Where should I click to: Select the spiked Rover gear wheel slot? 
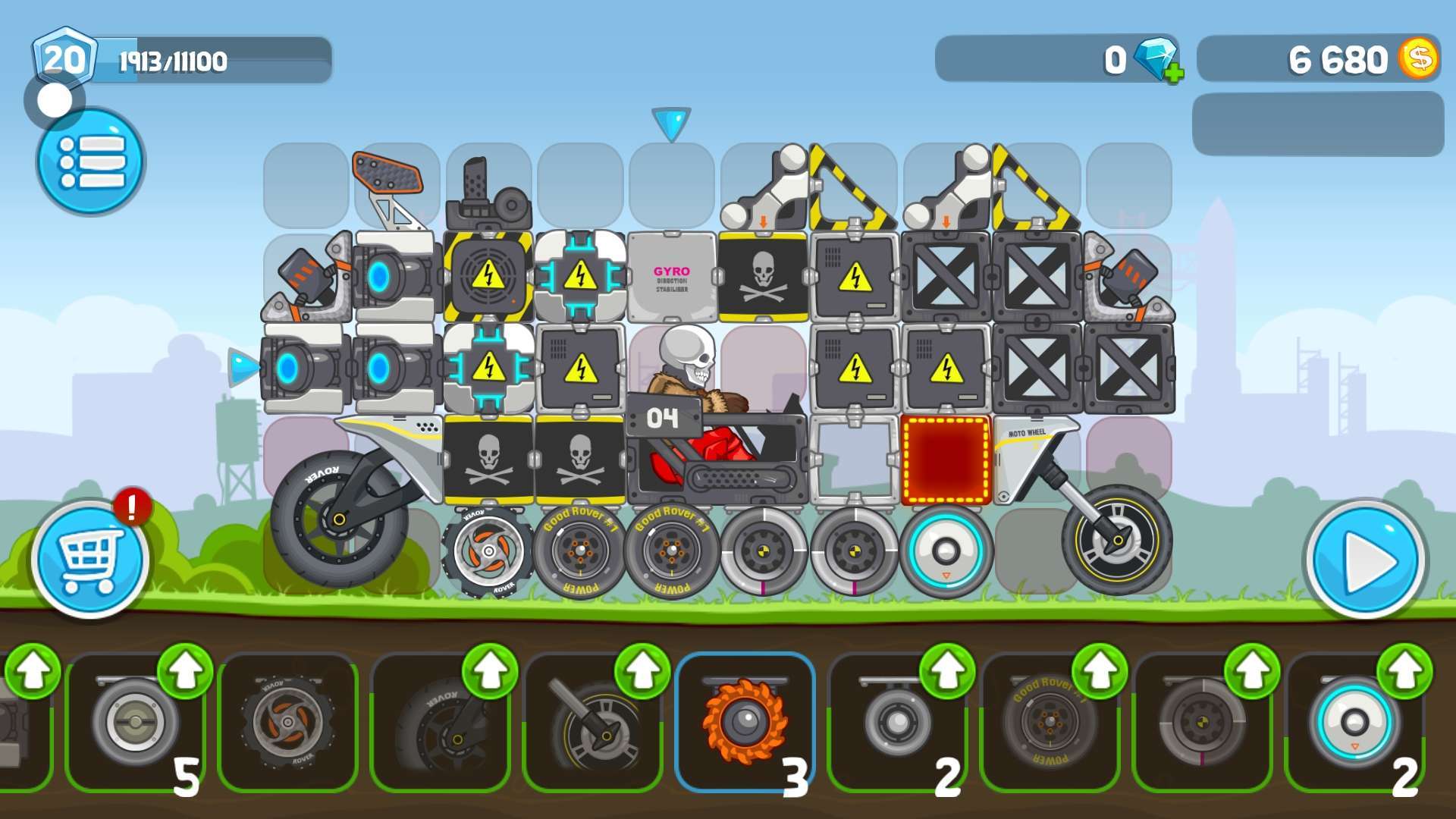pyautogui.click(x=287, y=722)
